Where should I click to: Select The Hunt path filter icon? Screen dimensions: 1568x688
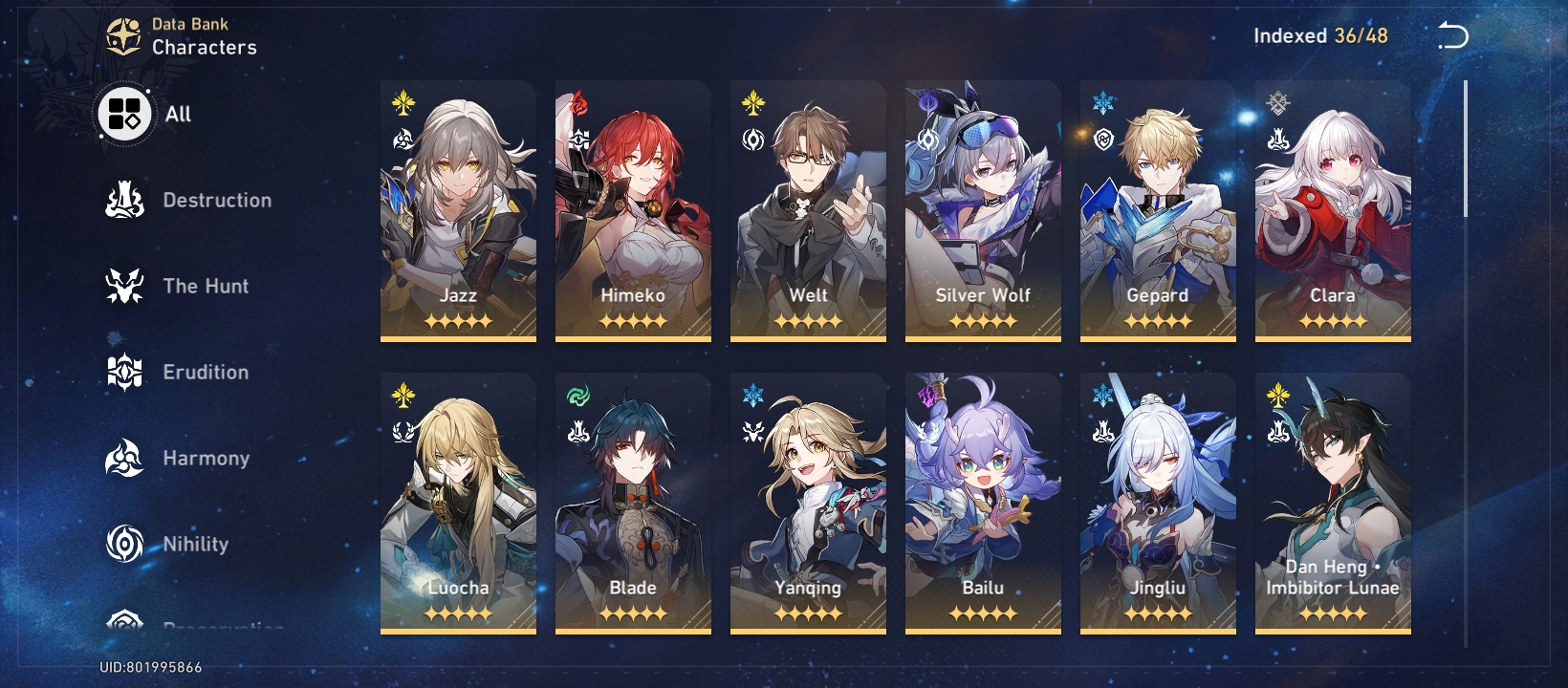point(122,286)
